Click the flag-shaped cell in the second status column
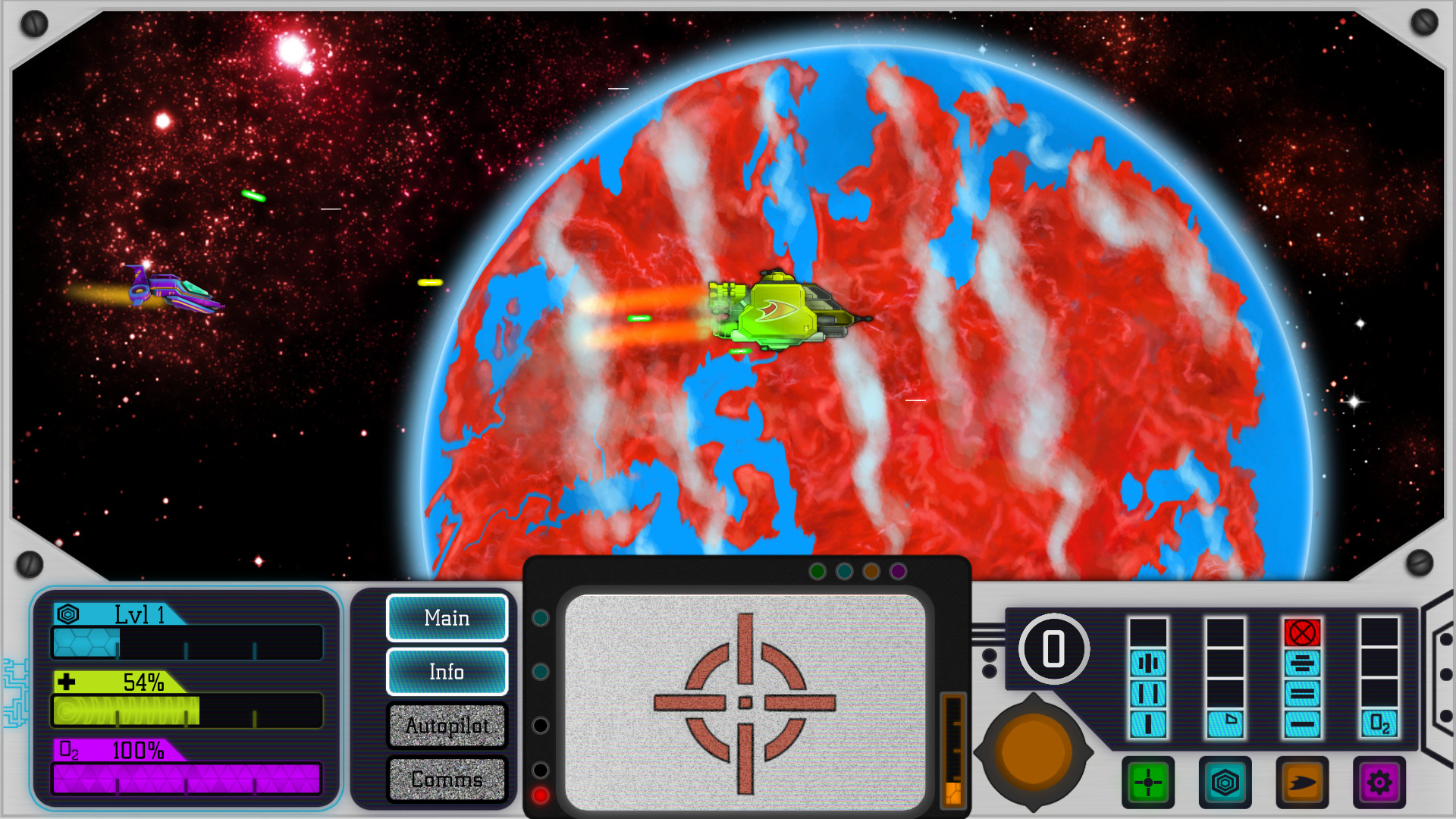The height and width of the screenshot is (819, 1456). [1227, 725]
